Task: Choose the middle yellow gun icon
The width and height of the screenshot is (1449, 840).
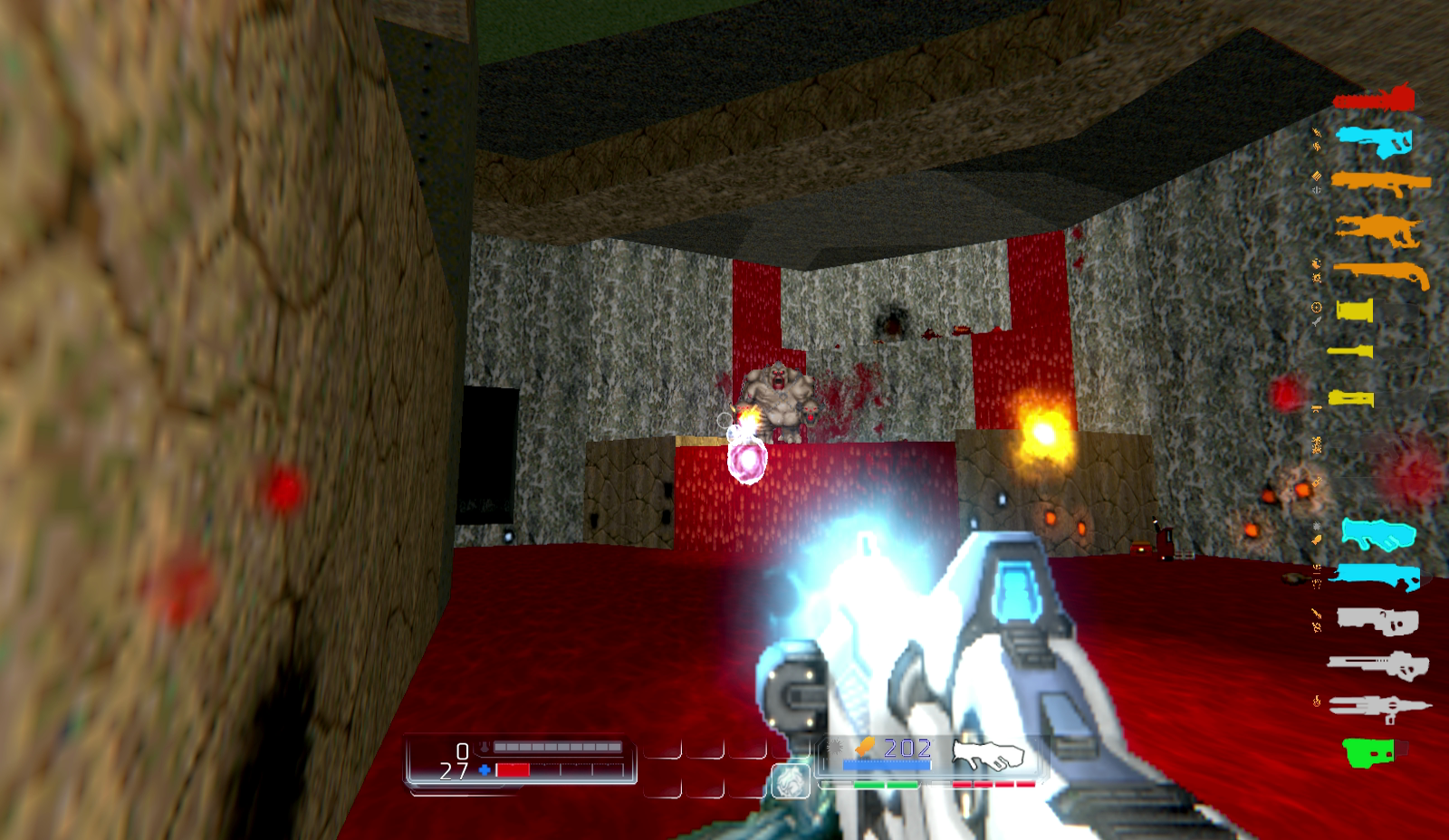Action: pyautogui.click(x=1352, y=351)
